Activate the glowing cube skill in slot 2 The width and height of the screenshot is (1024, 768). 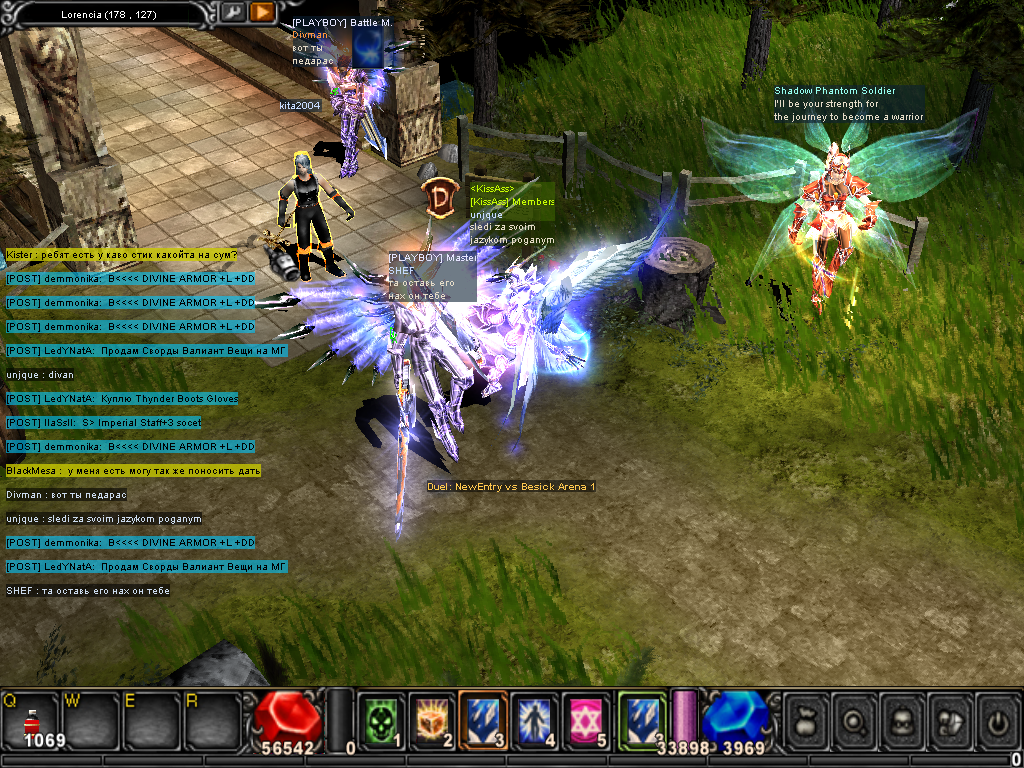pos(430,717)
